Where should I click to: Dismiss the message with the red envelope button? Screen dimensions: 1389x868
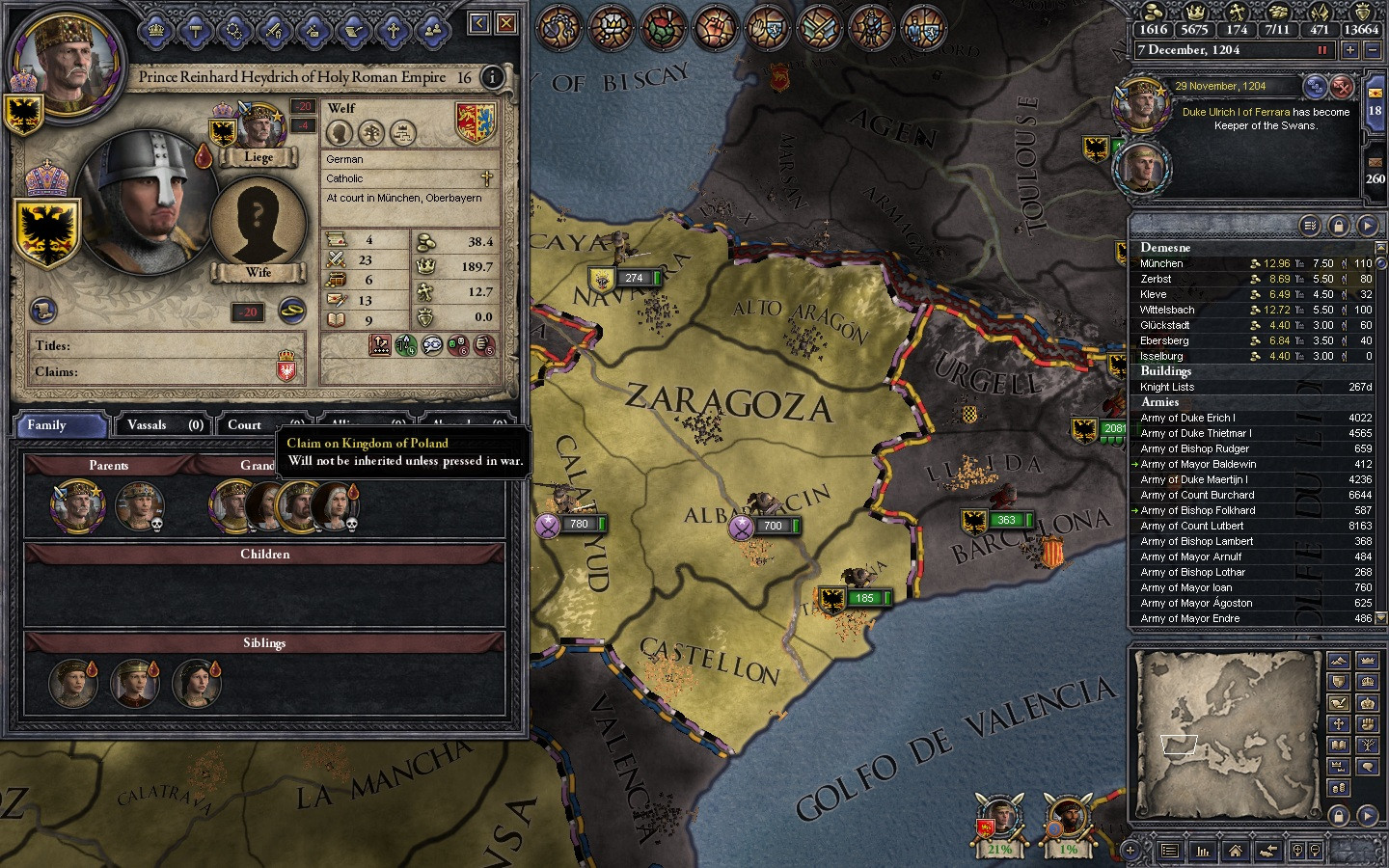pos(1342,88)
